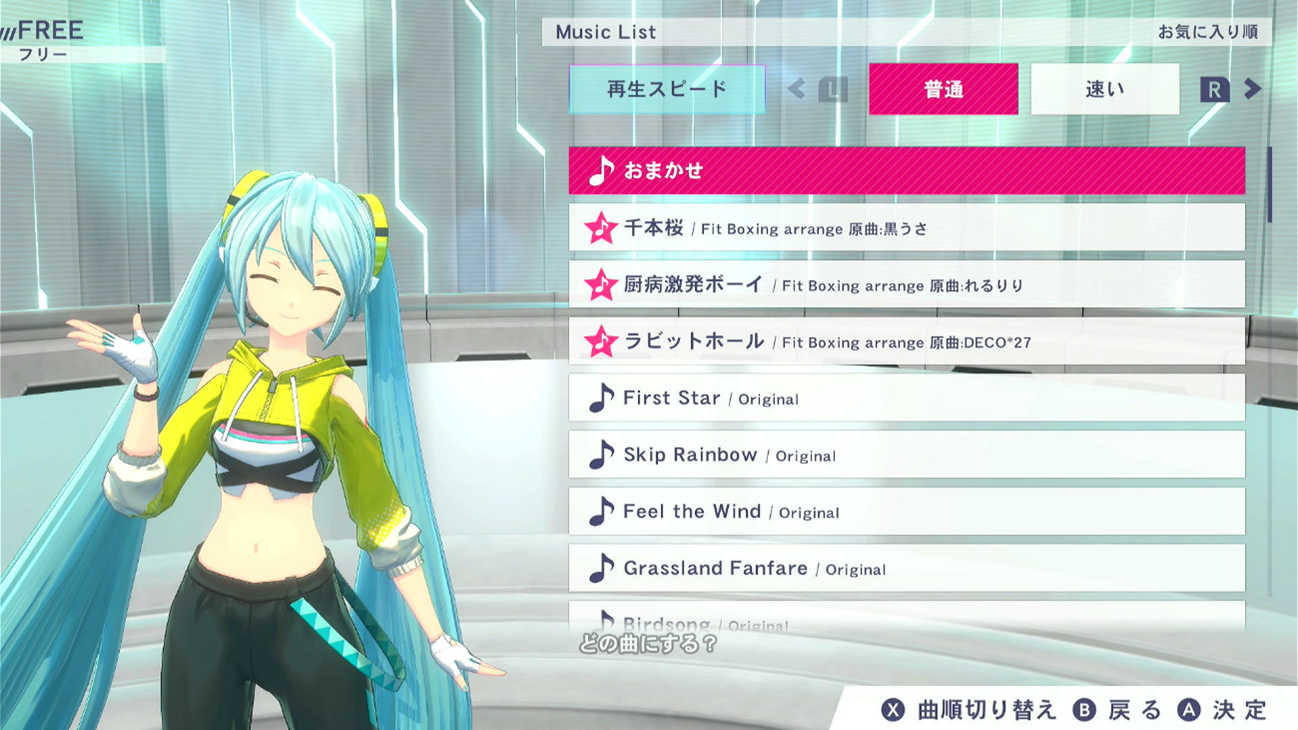The width and height of the screenshot is (1298, 730).
Task: Click the R shoulder button icon
Action: (x=1216, y=89)
